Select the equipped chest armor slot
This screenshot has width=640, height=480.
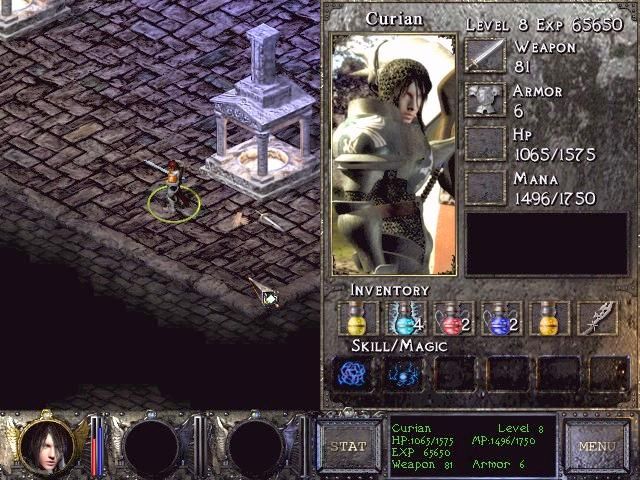tap(486, 100)
